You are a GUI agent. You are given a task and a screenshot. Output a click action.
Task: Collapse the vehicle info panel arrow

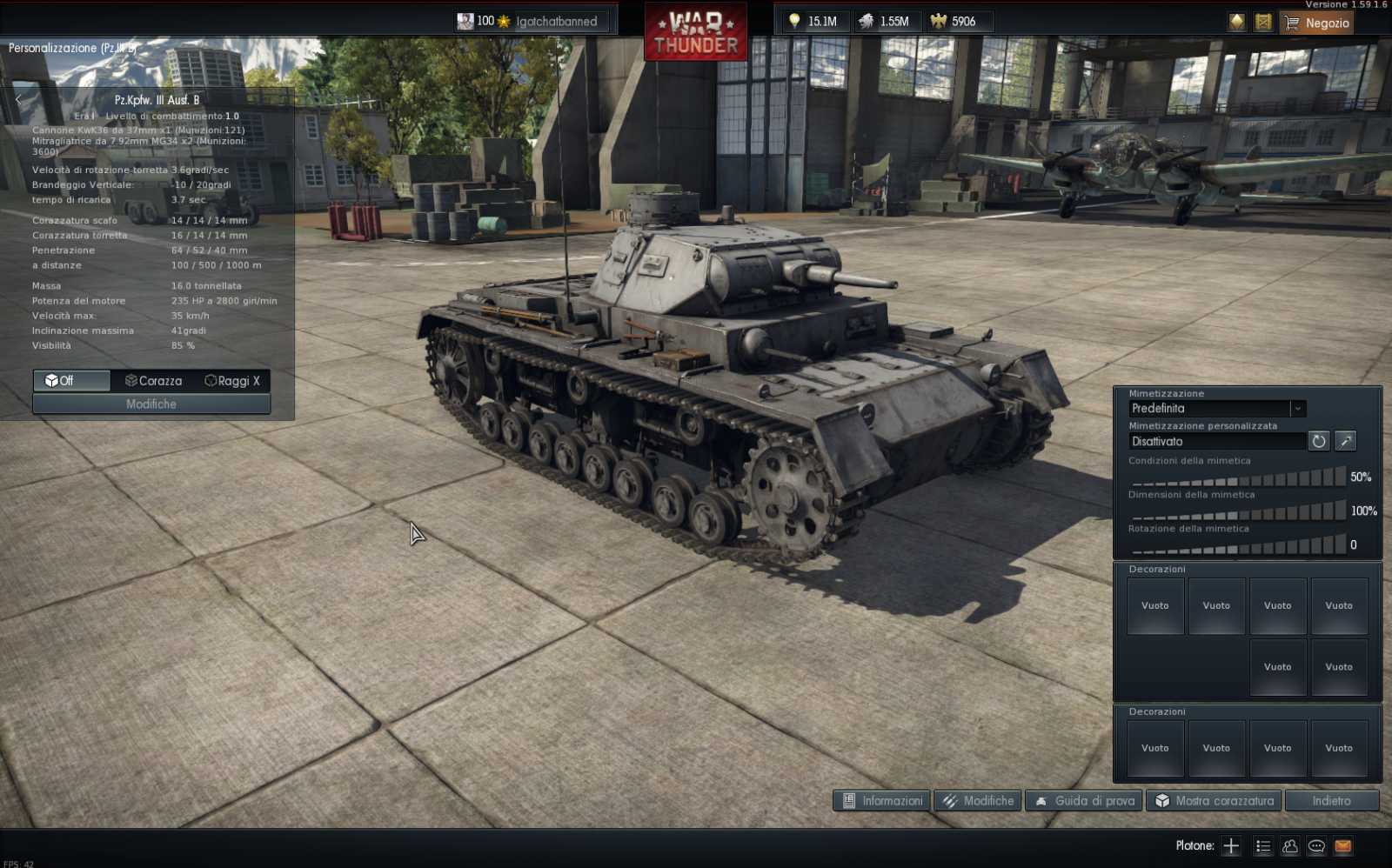tap(17, 99)
